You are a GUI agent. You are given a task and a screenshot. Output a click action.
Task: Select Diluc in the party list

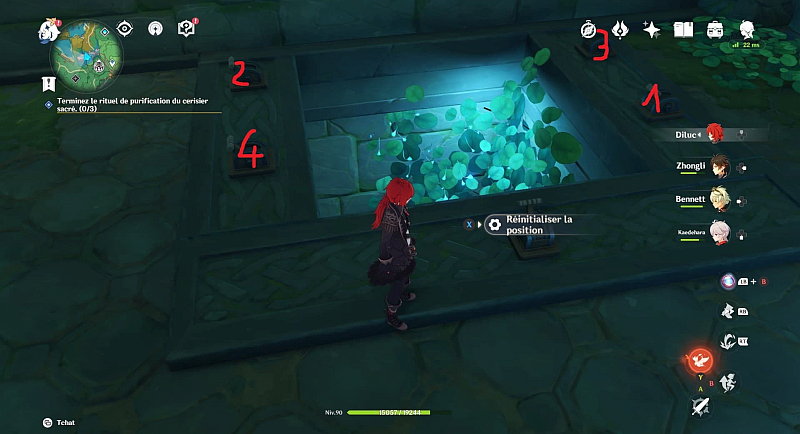click(x=712, y=132)
